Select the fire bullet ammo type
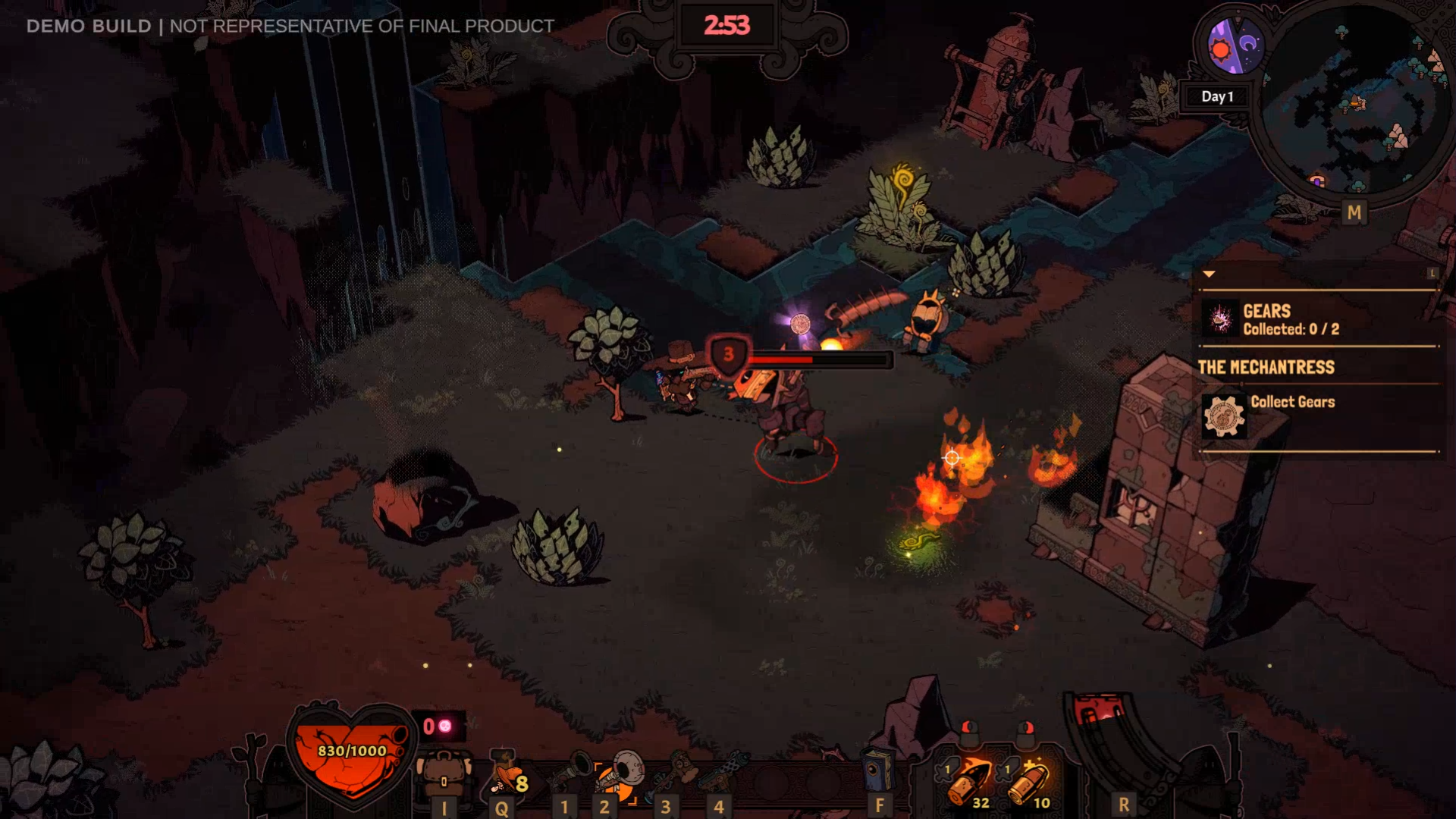The width and height of the screenshot is (1456, 819). point(968,781)
